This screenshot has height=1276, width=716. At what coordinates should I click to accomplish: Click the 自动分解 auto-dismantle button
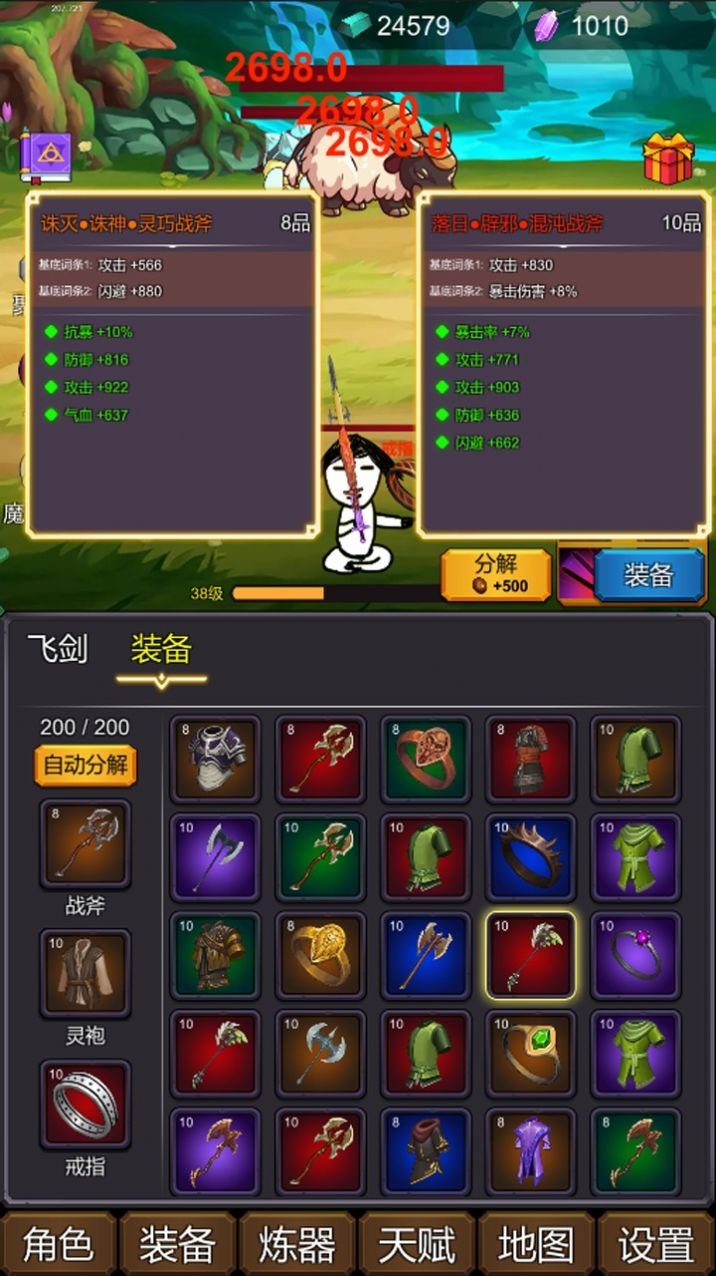click(85, 766)
